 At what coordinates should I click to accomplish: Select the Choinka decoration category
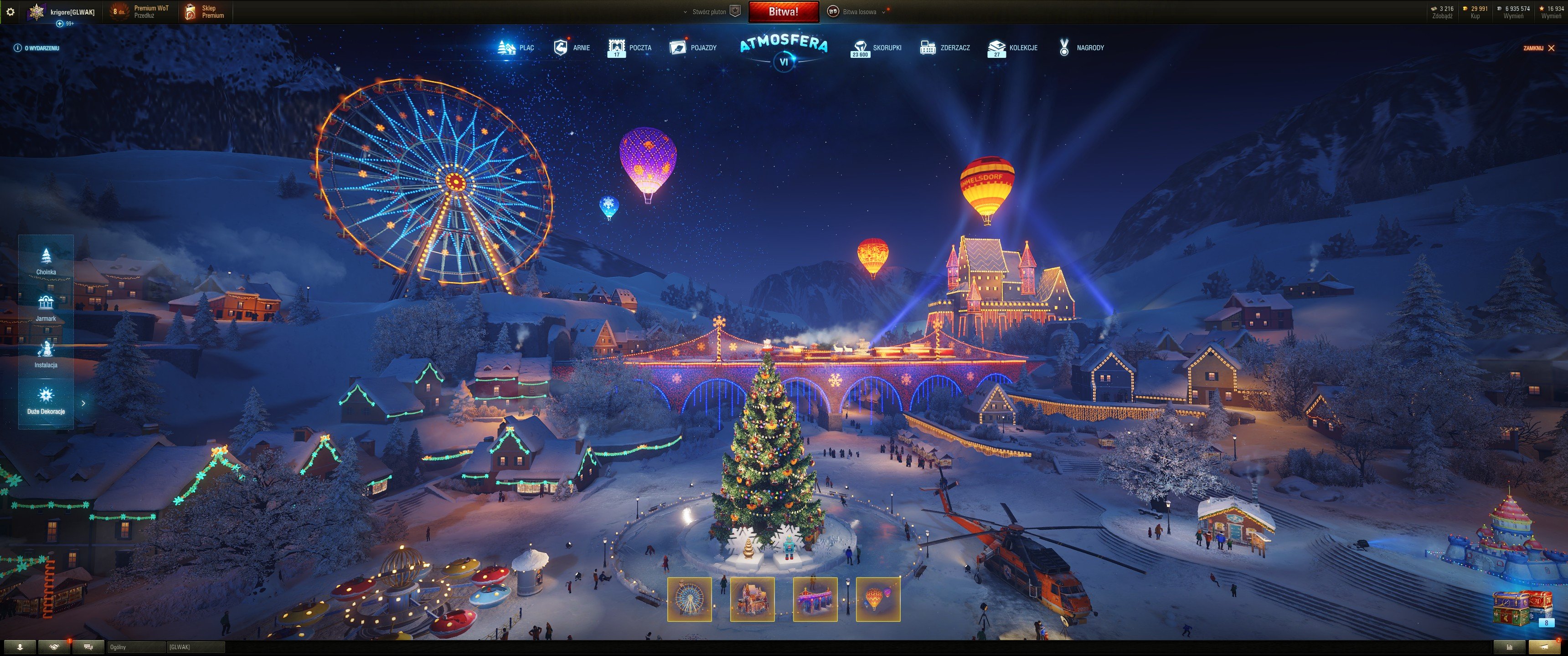[x=46, y=261]
